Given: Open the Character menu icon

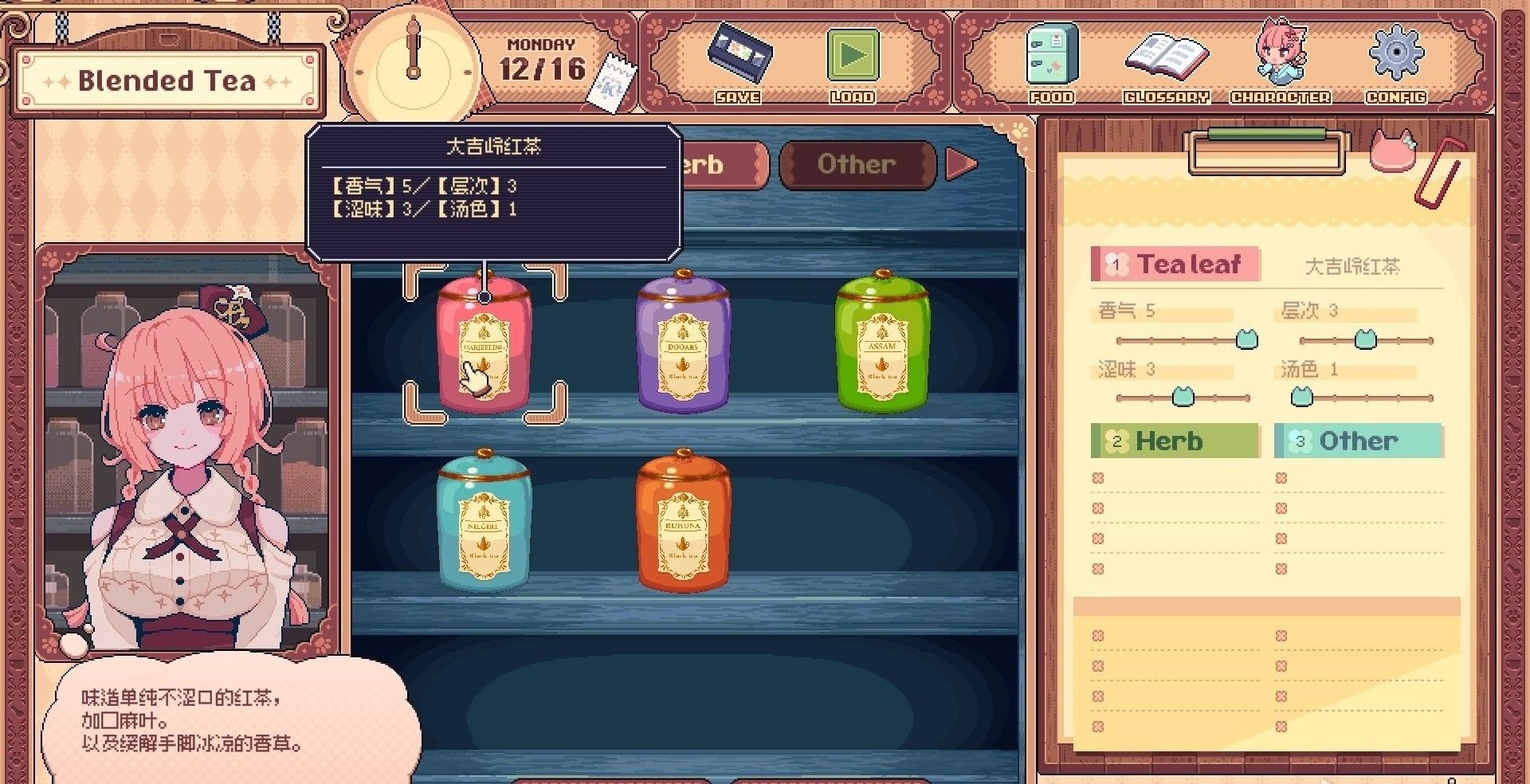Looking at the screenshot, I should 1280,56.
